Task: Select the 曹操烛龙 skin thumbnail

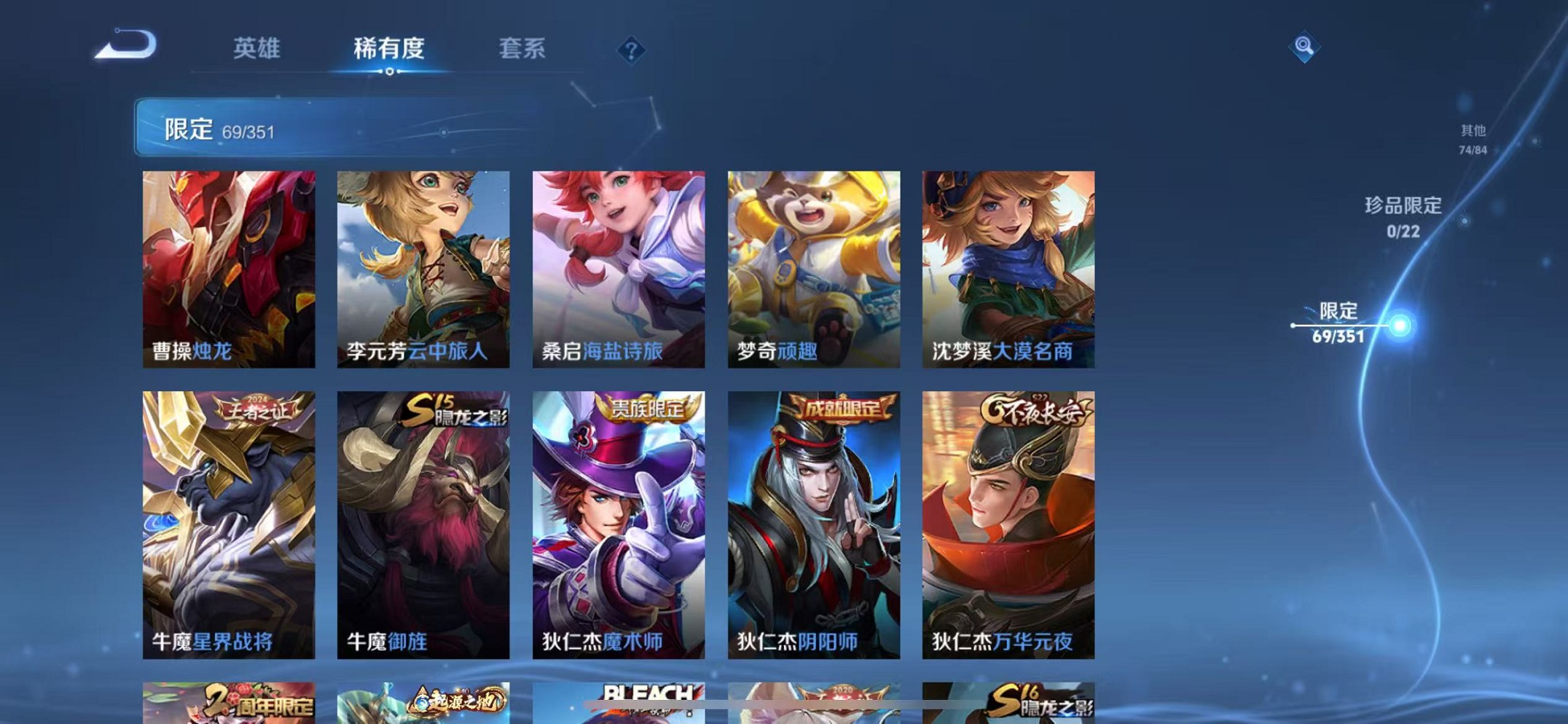Action: [228, 269]
